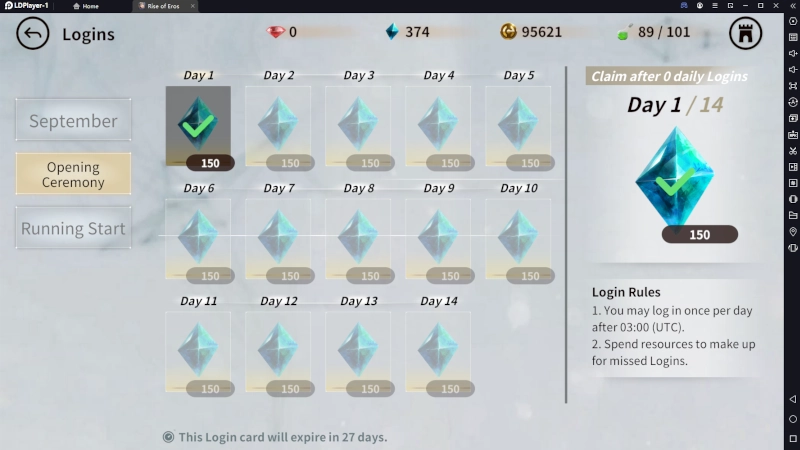
Task: Choose the Day 2 crystal reward
Action: (278, 126)
